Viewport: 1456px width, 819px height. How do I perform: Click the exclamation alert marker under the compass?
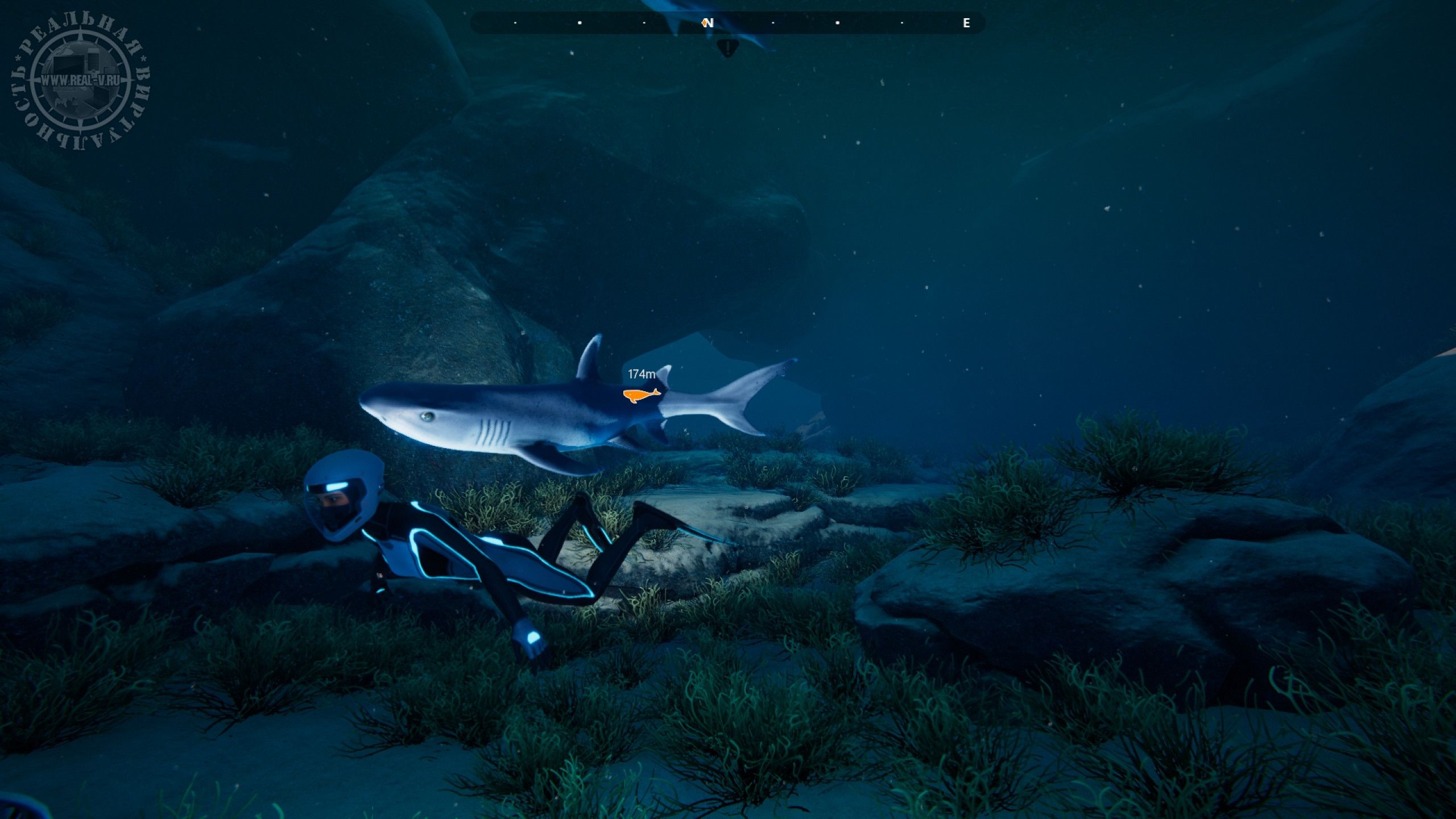[x=727, y=48]
